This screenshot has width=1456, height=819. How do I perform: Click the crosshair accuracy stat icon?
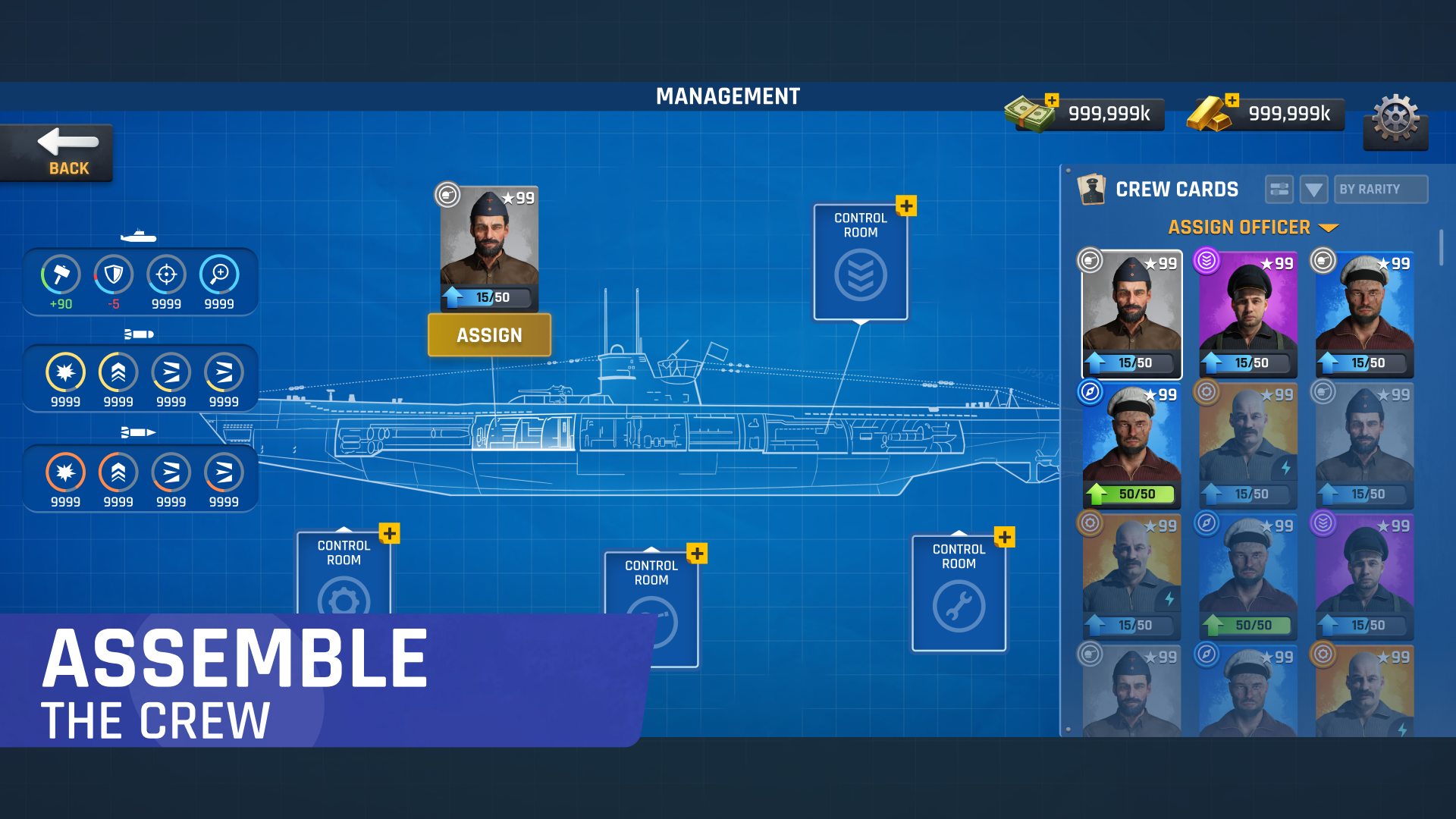(x=166, y=275)
